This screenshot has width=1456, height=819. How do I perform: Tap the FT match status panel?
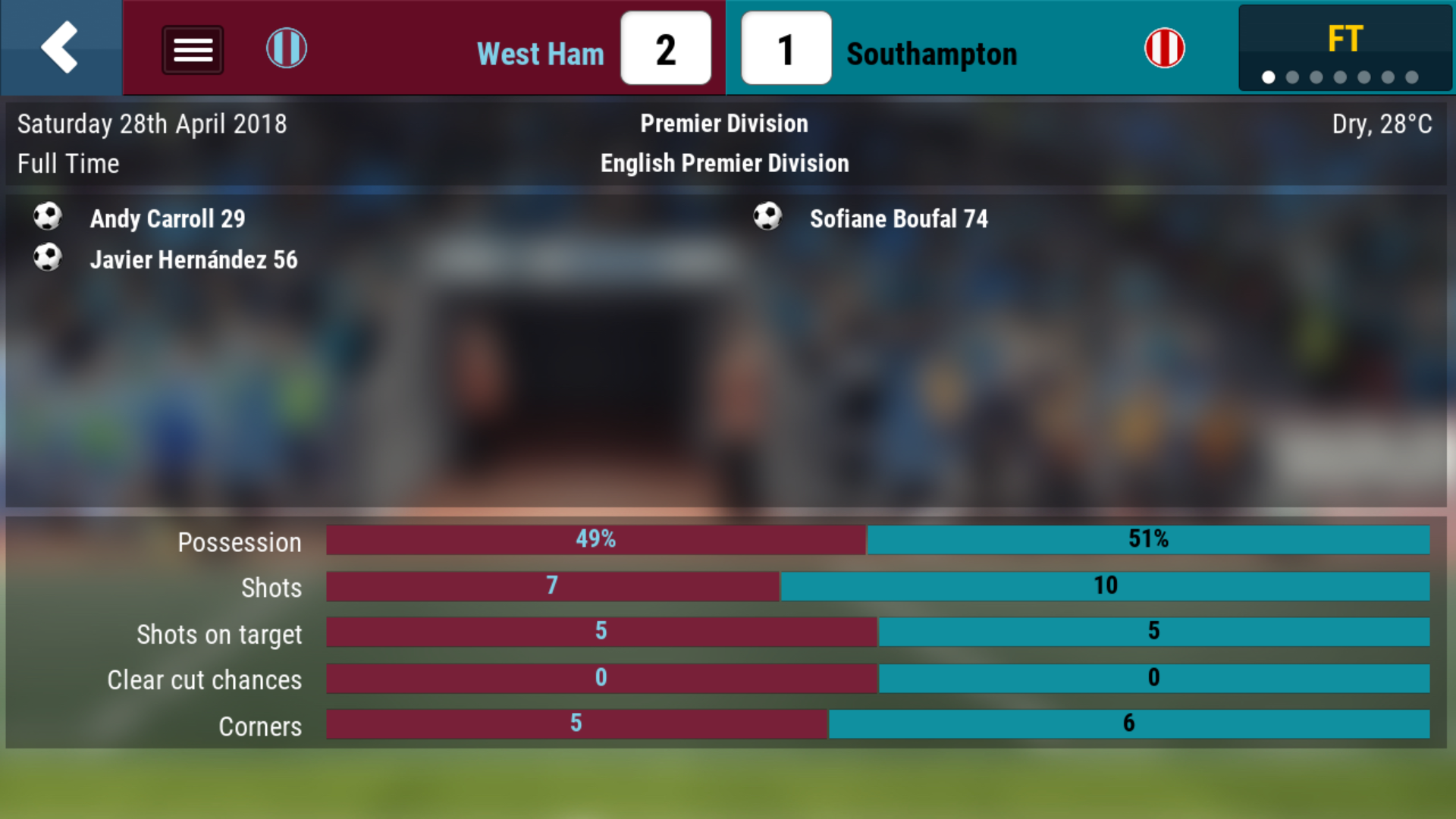[1345, 48]
